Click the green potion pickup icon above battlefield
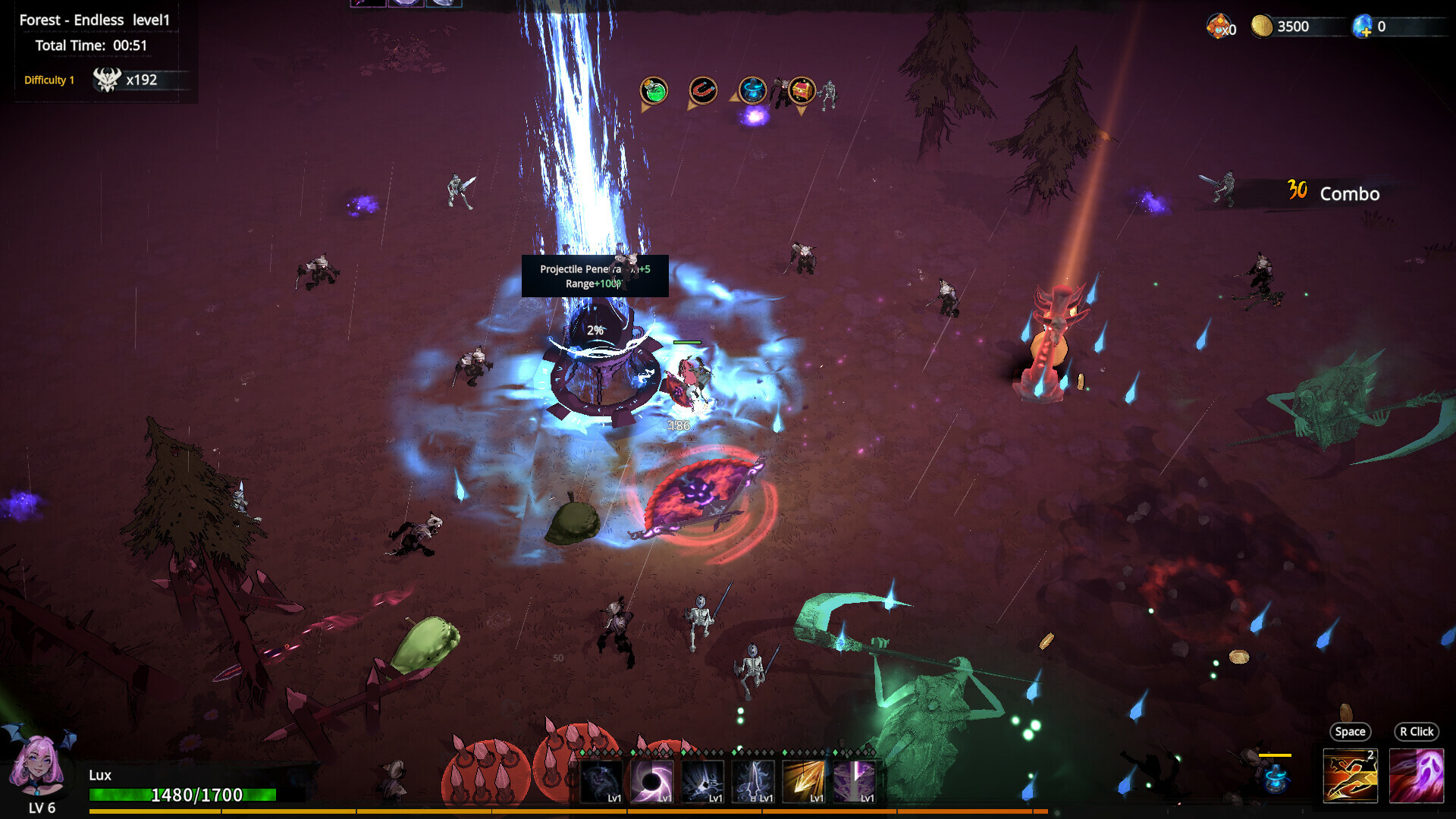The image size is (1456, 819). (x=654, y=89)
